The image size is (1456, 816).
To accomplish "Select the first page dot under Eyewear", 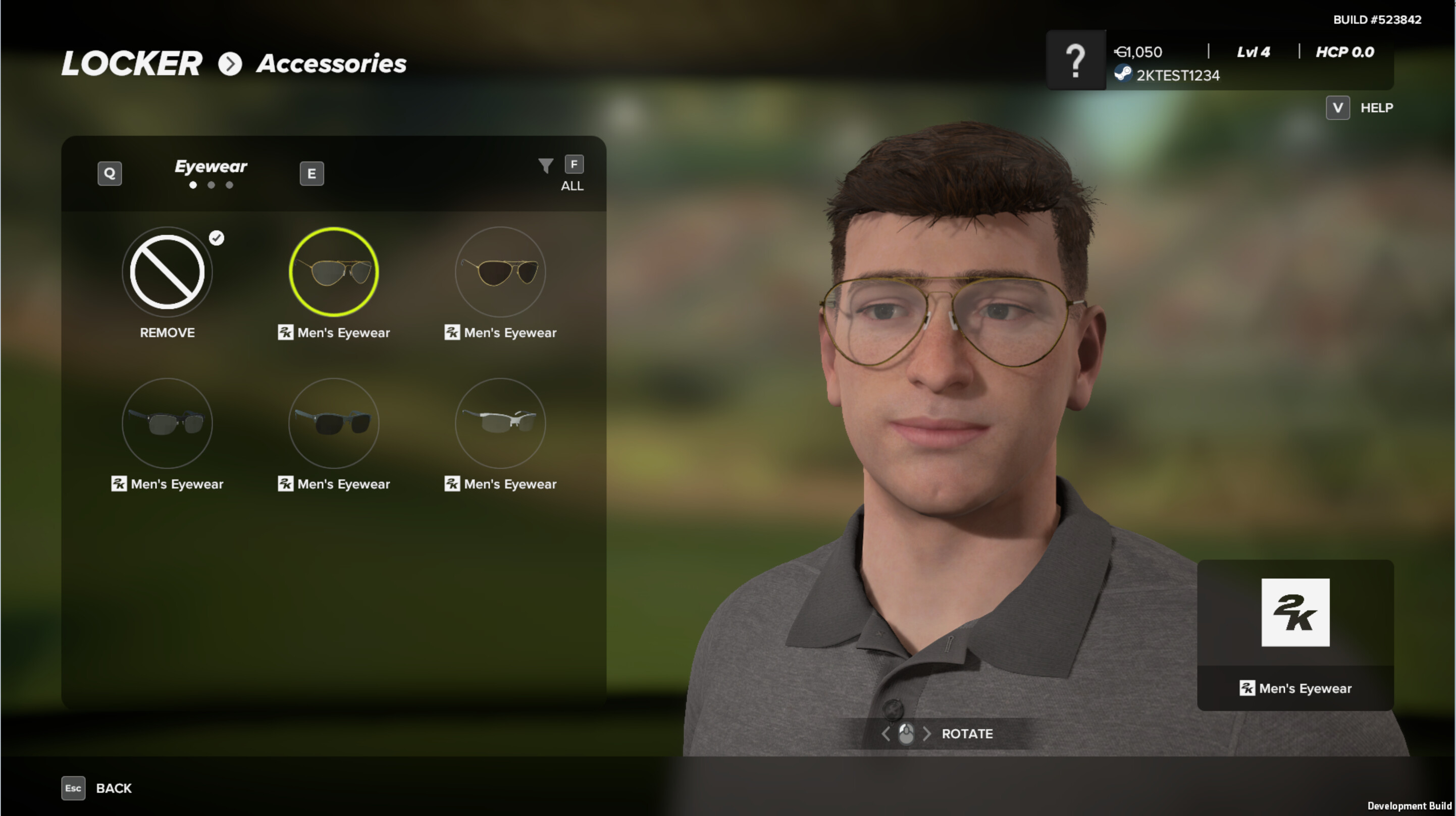I will tap(193, 185).
